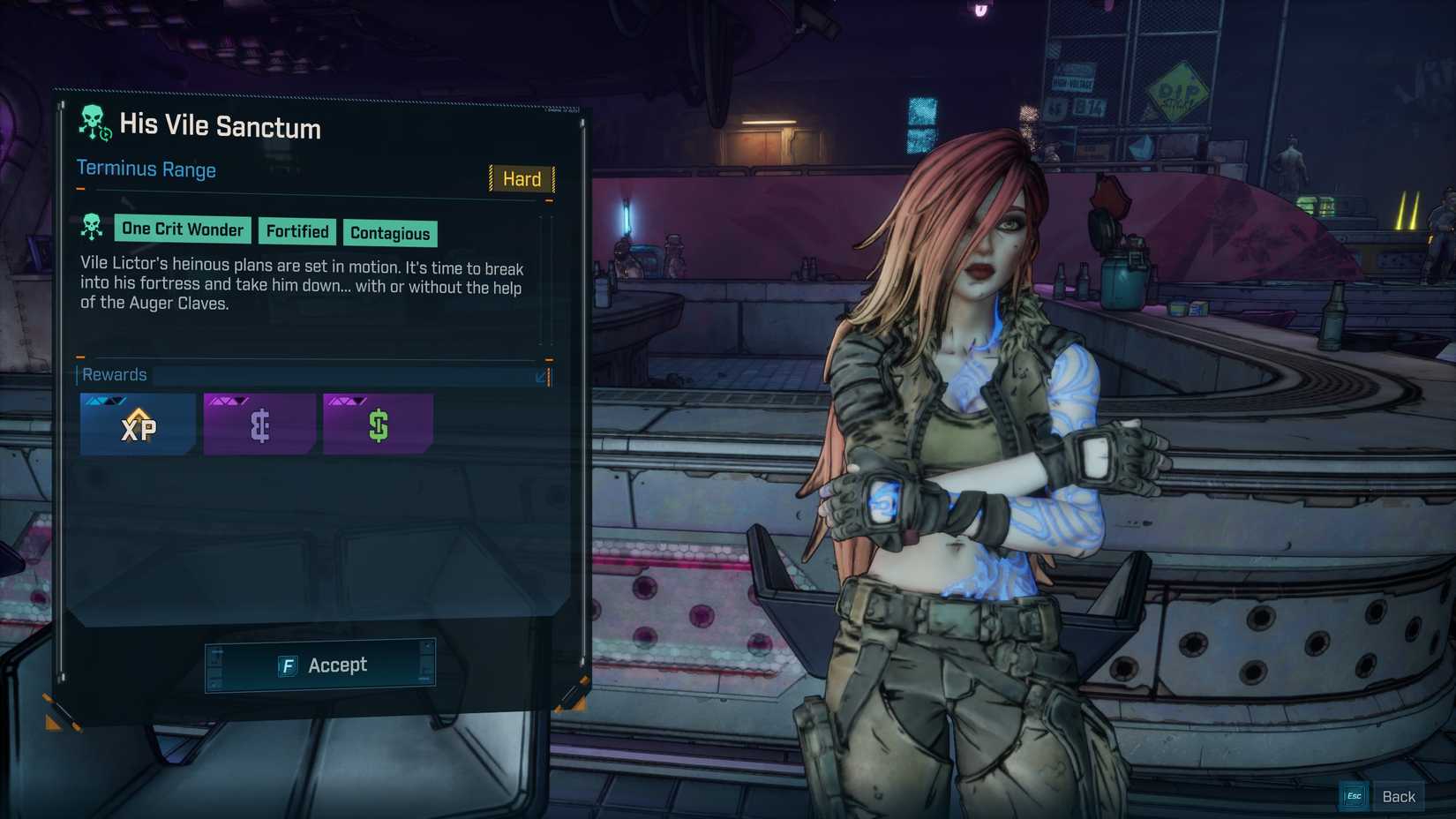The width and height of the screenshot is (1456, 819).
Task: Select the green cash reward icon
Action: click(377, 426)
